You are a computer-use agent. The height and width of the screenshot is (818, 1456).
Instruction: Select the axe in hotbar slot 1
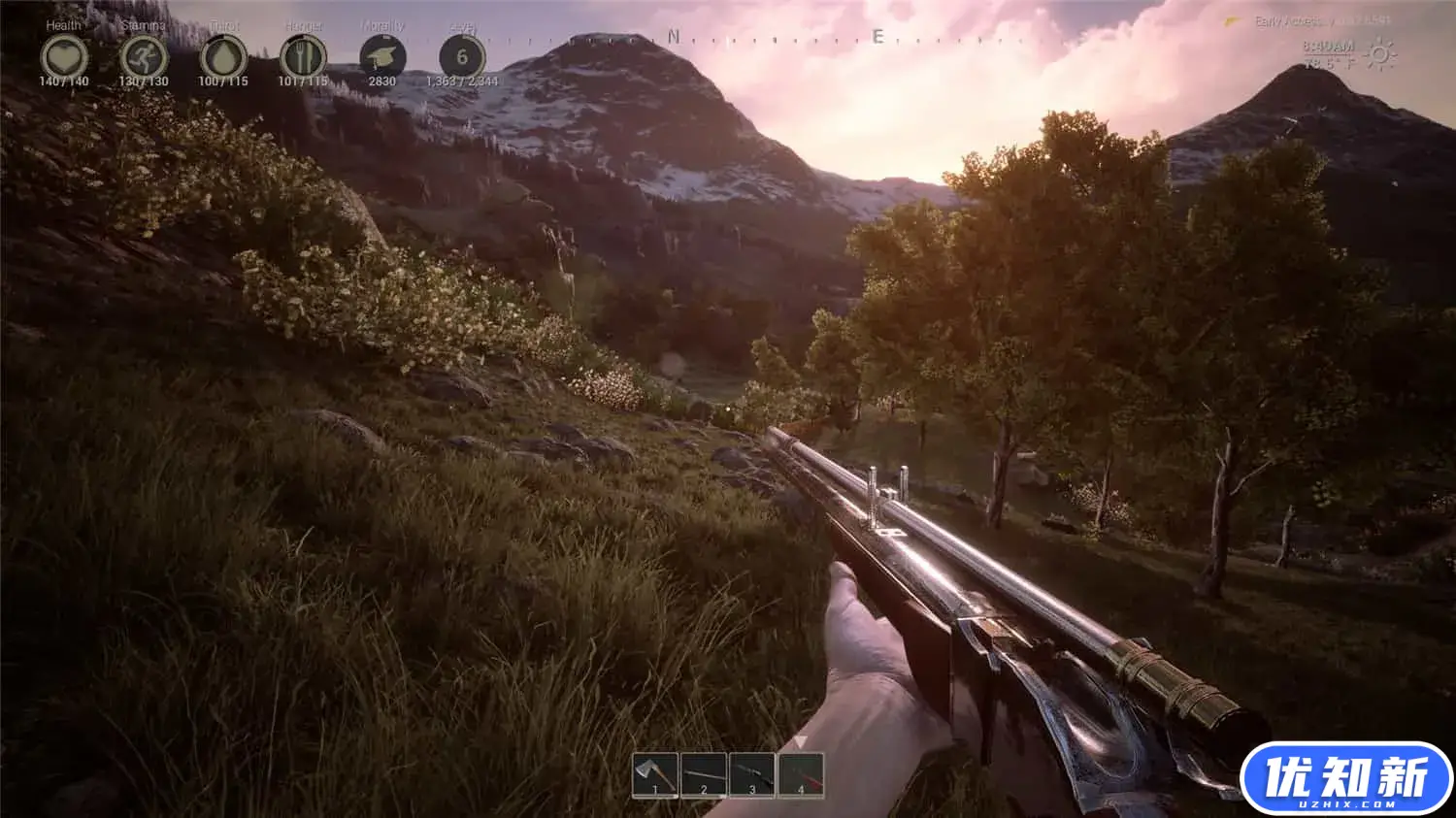655,775
